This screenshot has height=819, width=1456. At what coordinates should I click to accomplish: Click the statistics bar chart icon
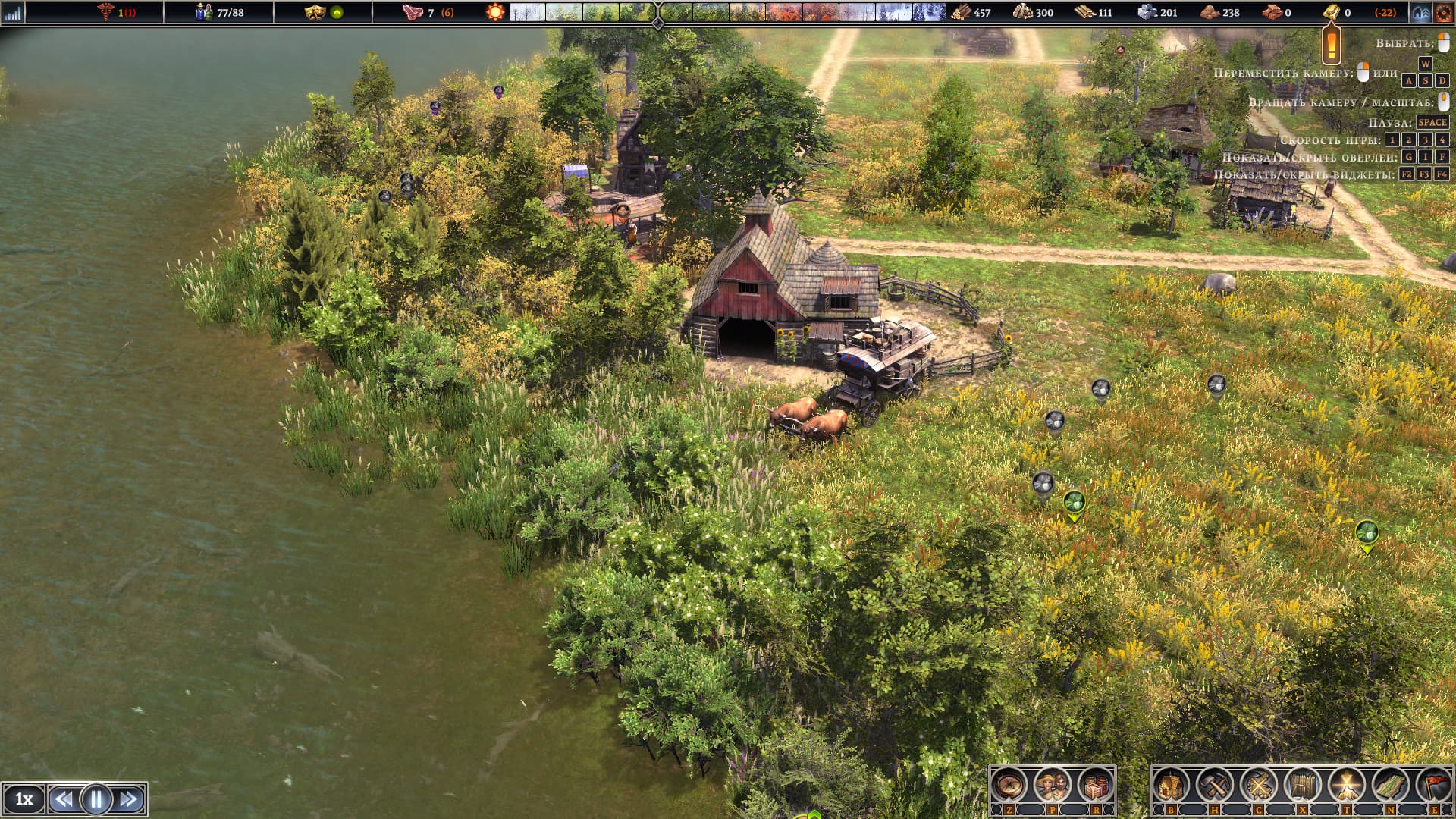14,12
